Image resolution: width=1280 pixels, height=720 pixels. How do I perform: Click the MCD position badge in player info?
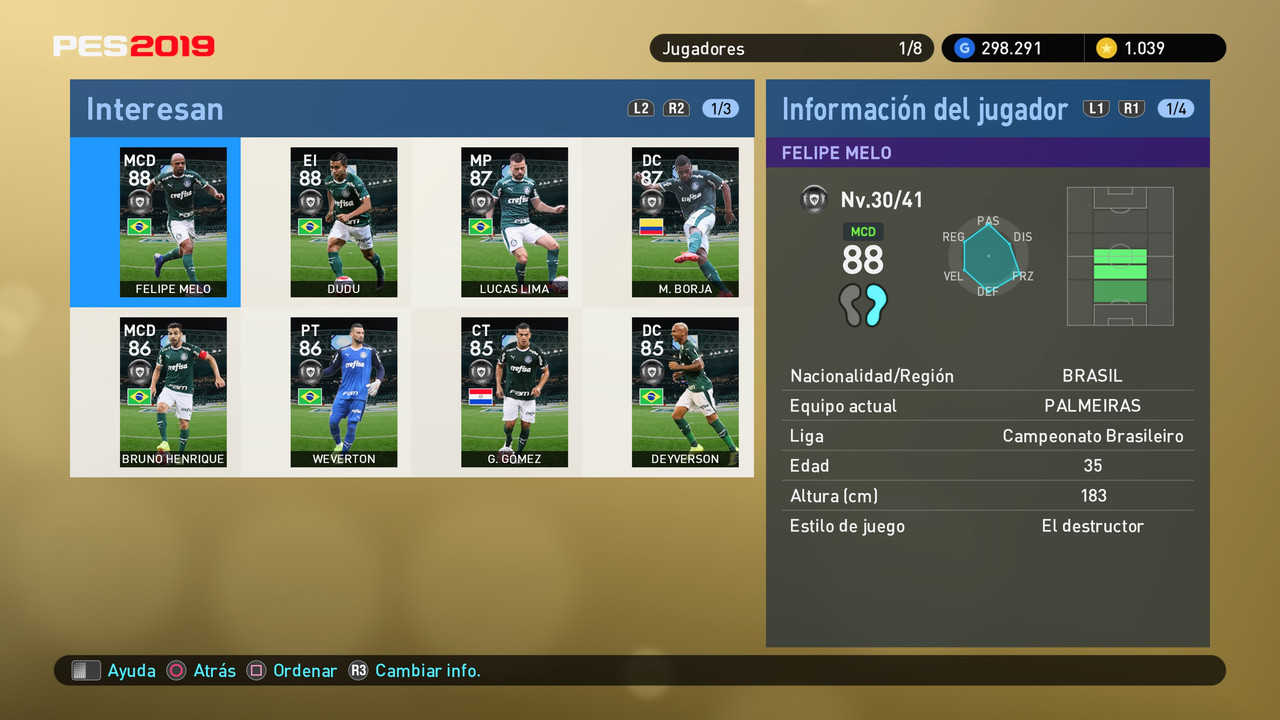click(x=862, y=231)
